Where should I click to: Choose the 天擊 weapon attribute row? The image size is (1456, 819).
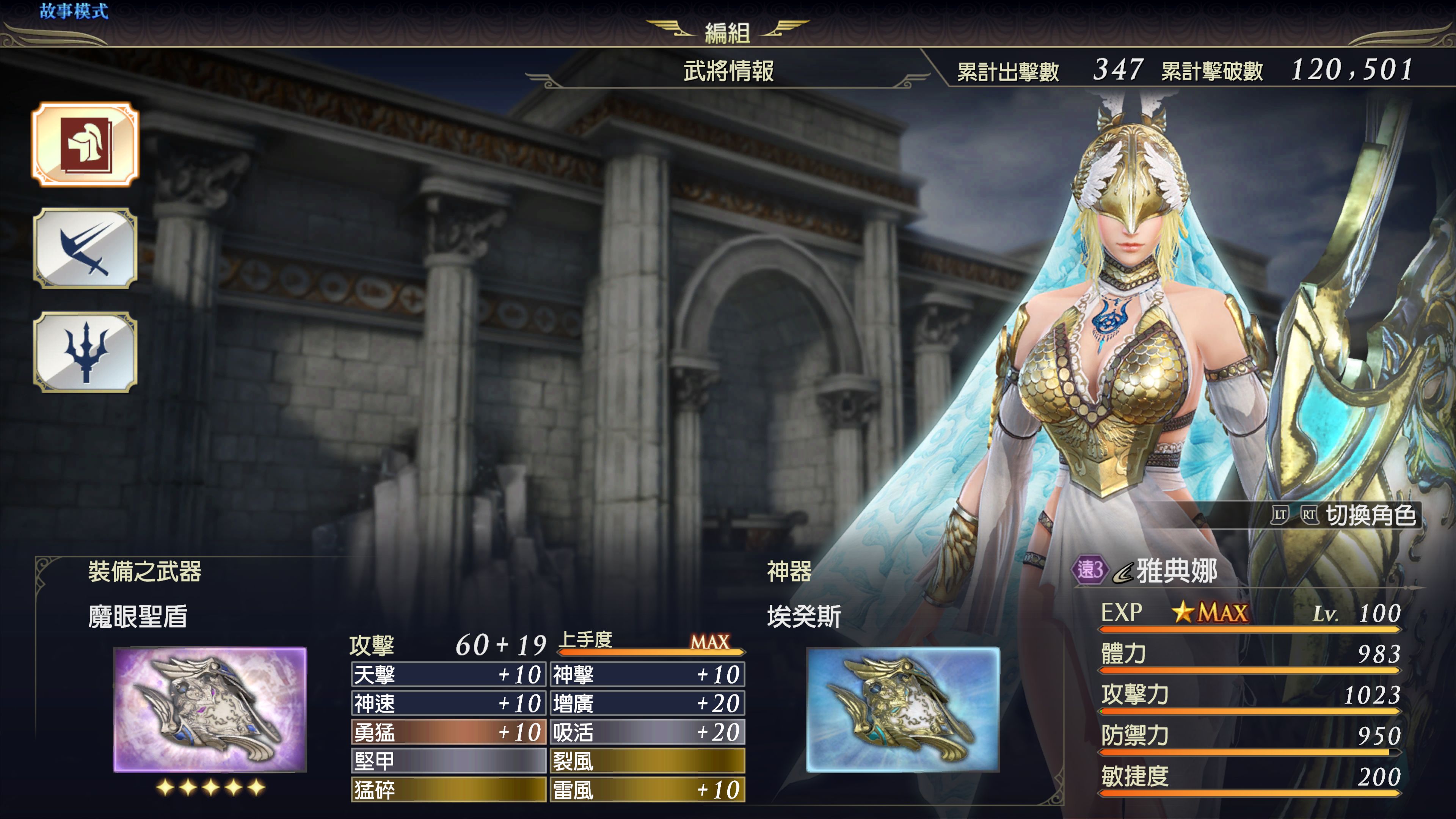click(448, 674)
